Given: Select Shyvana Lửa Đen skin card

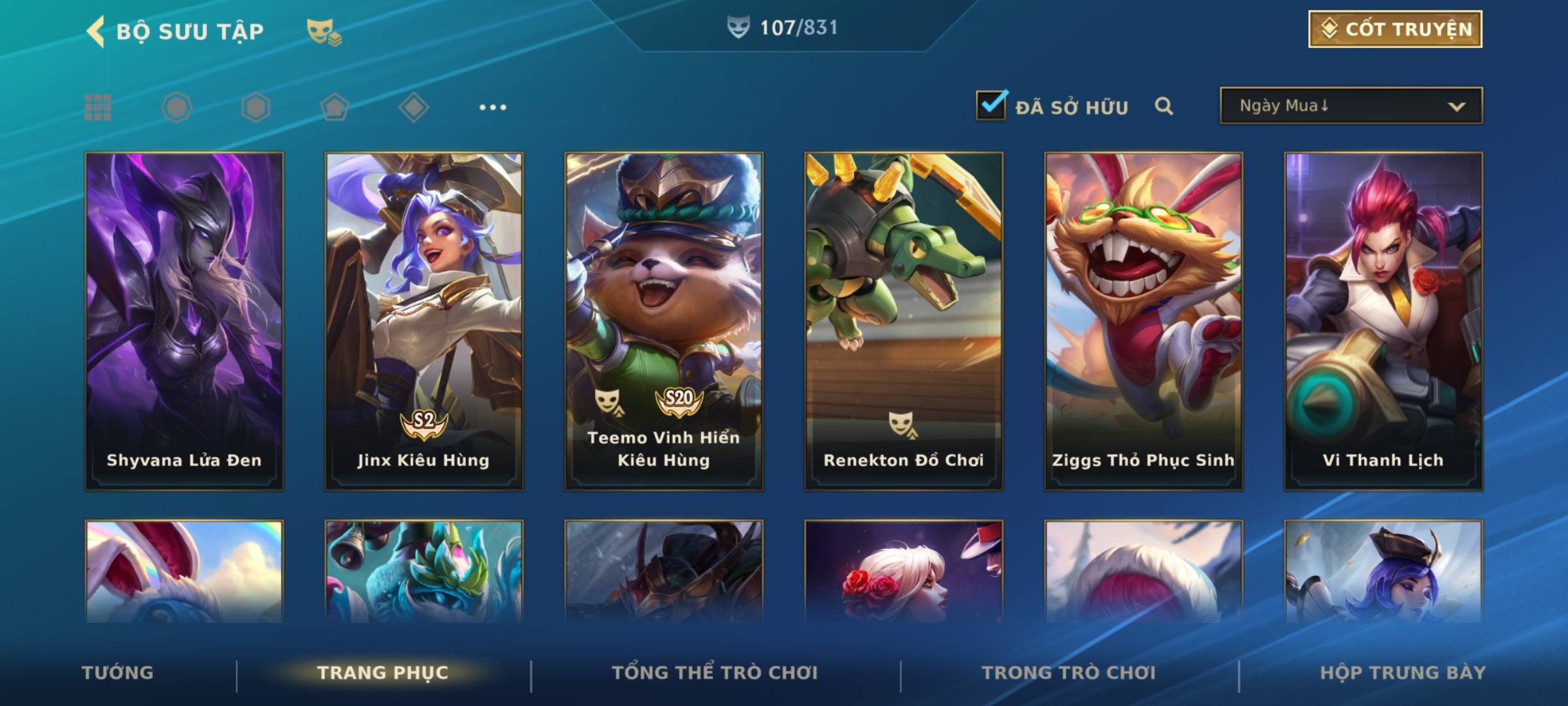Looking at the screenshot, I should pos(184,321).
